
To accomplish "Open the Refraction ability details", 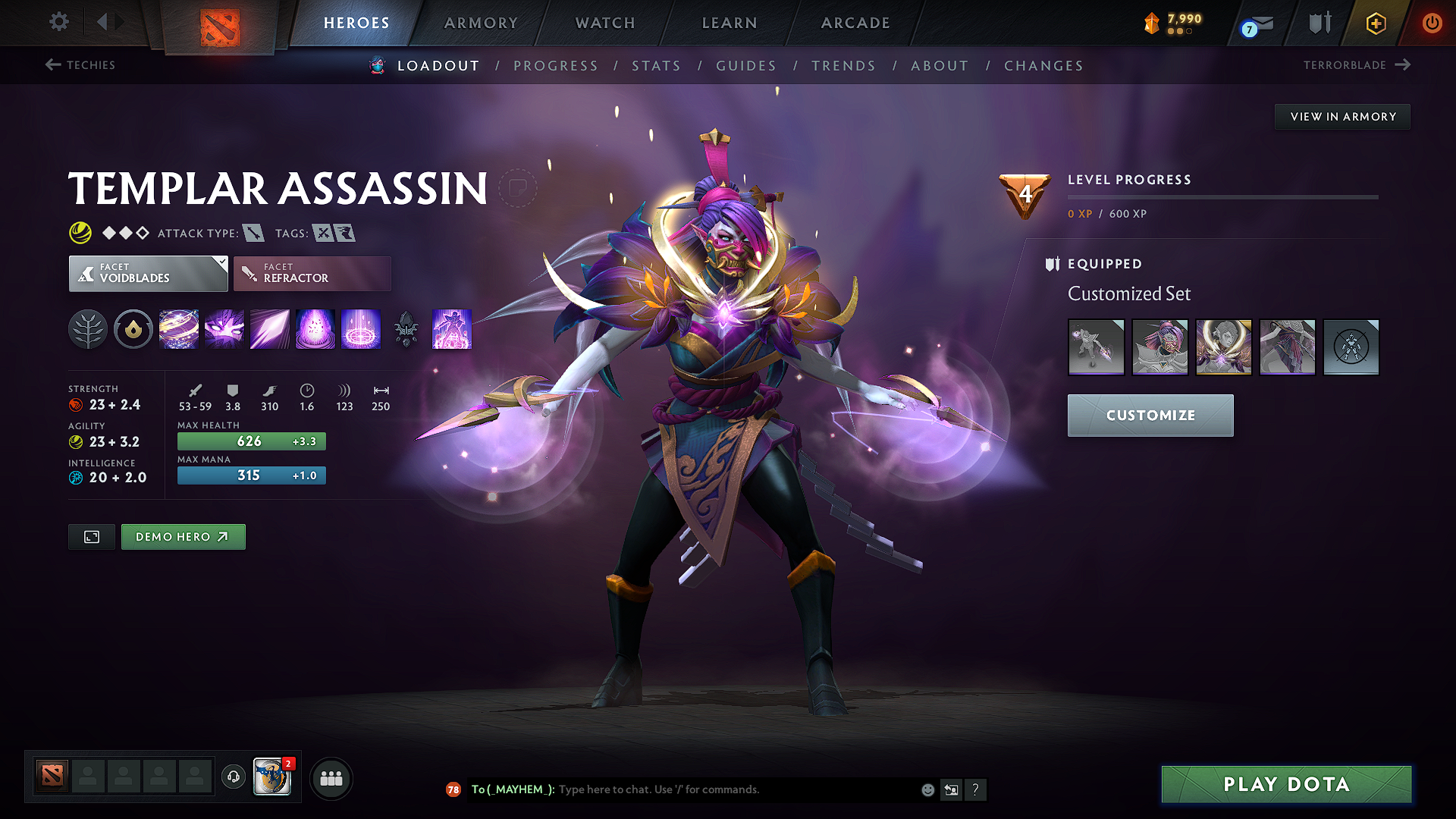I will (179, 329).
